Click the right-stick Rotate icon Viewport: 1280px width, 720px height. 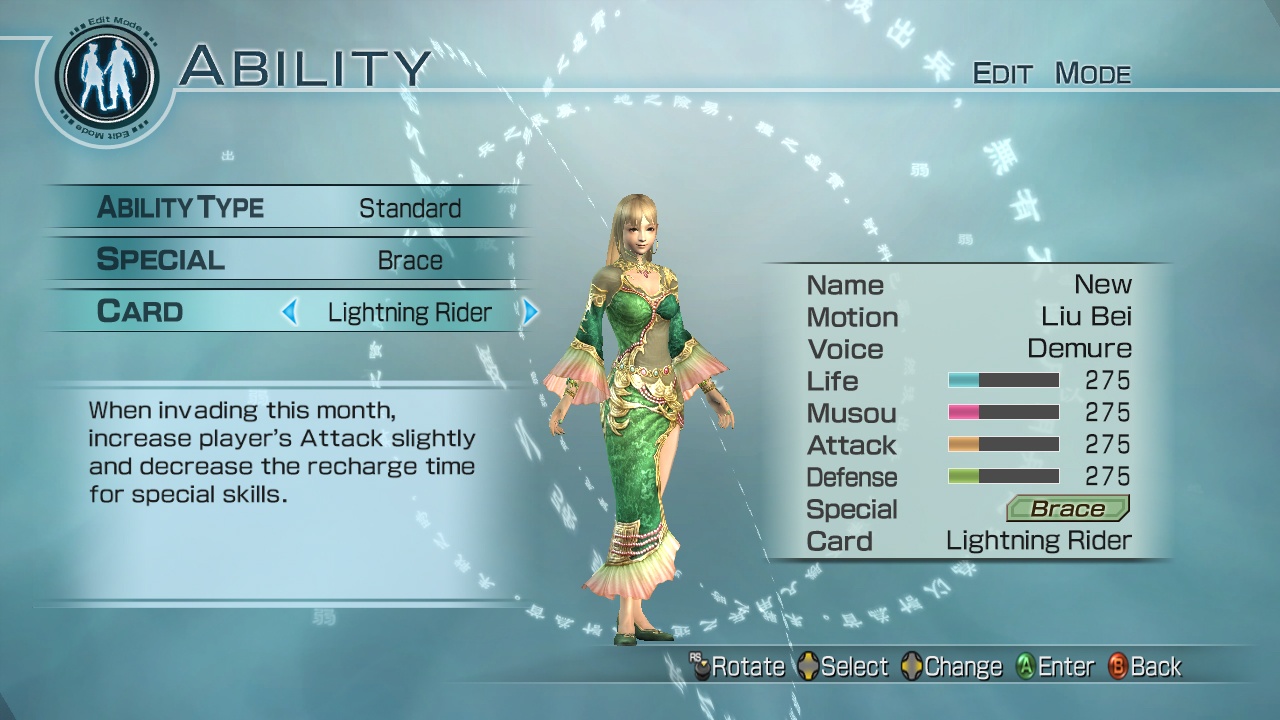[700, 666]
